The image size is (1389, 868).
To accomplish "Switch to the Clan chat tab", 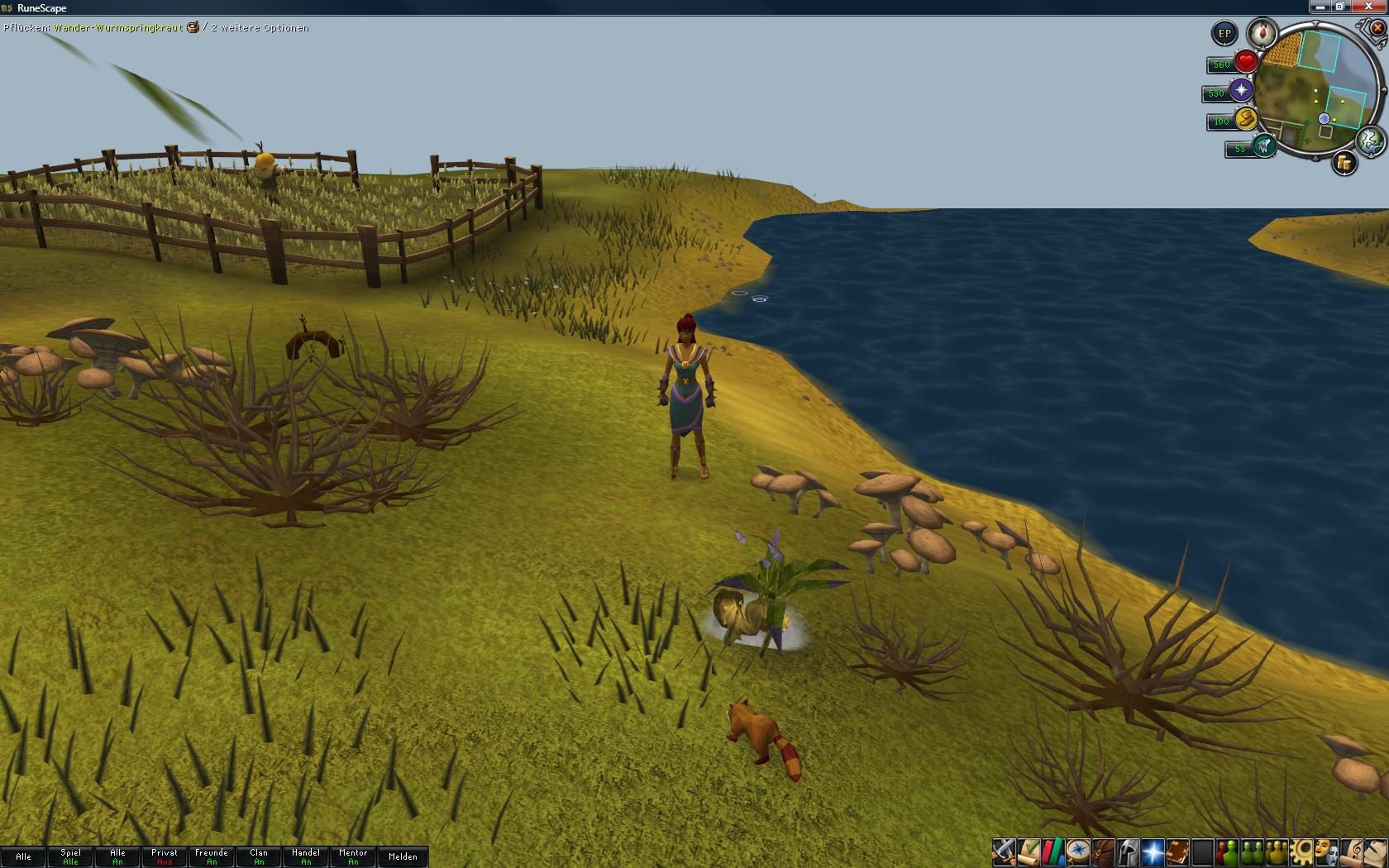I will tap(259, 856).
